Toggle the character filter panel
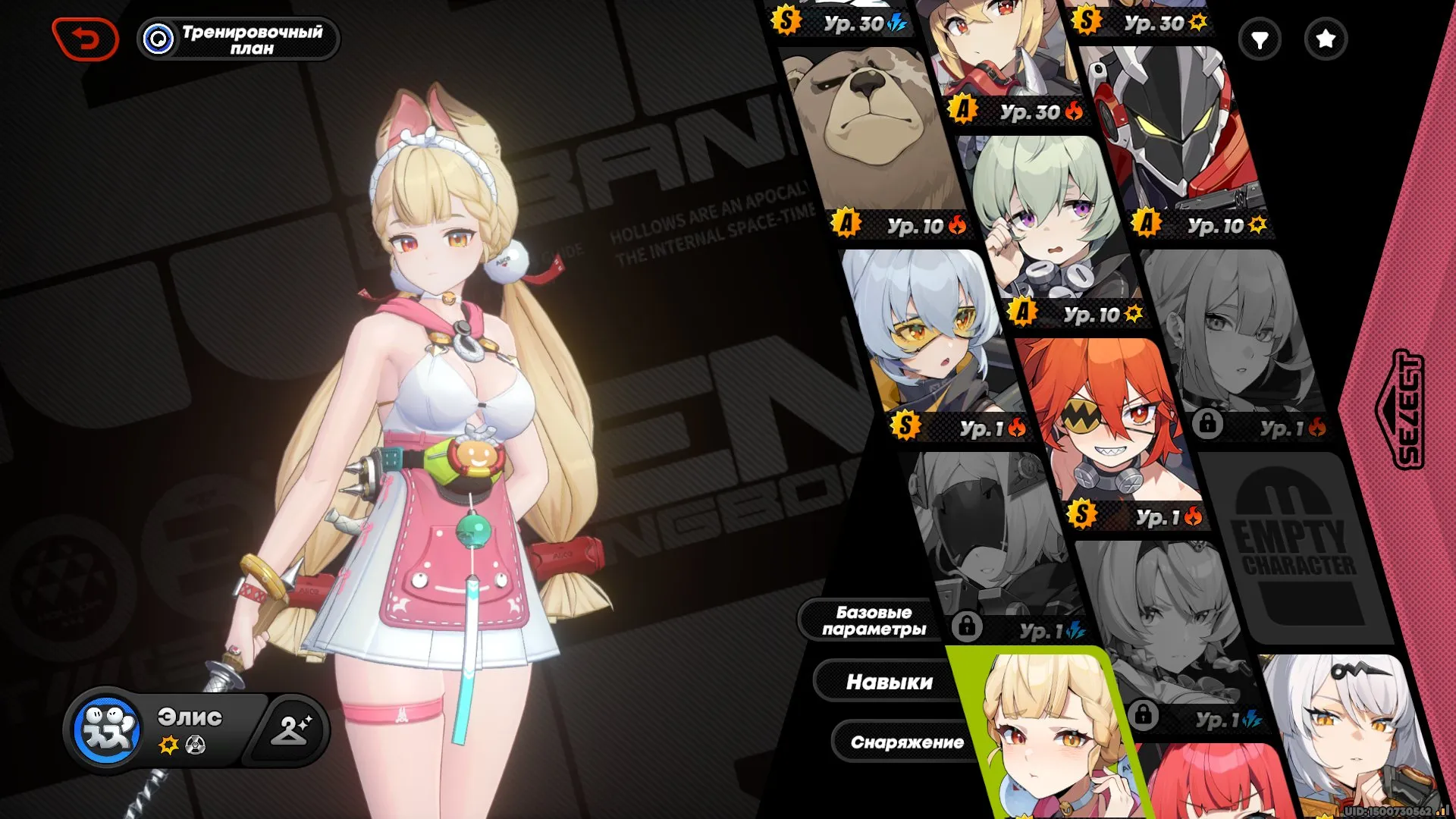This screenshot has height=819, width=1456. coord(1260,38)
